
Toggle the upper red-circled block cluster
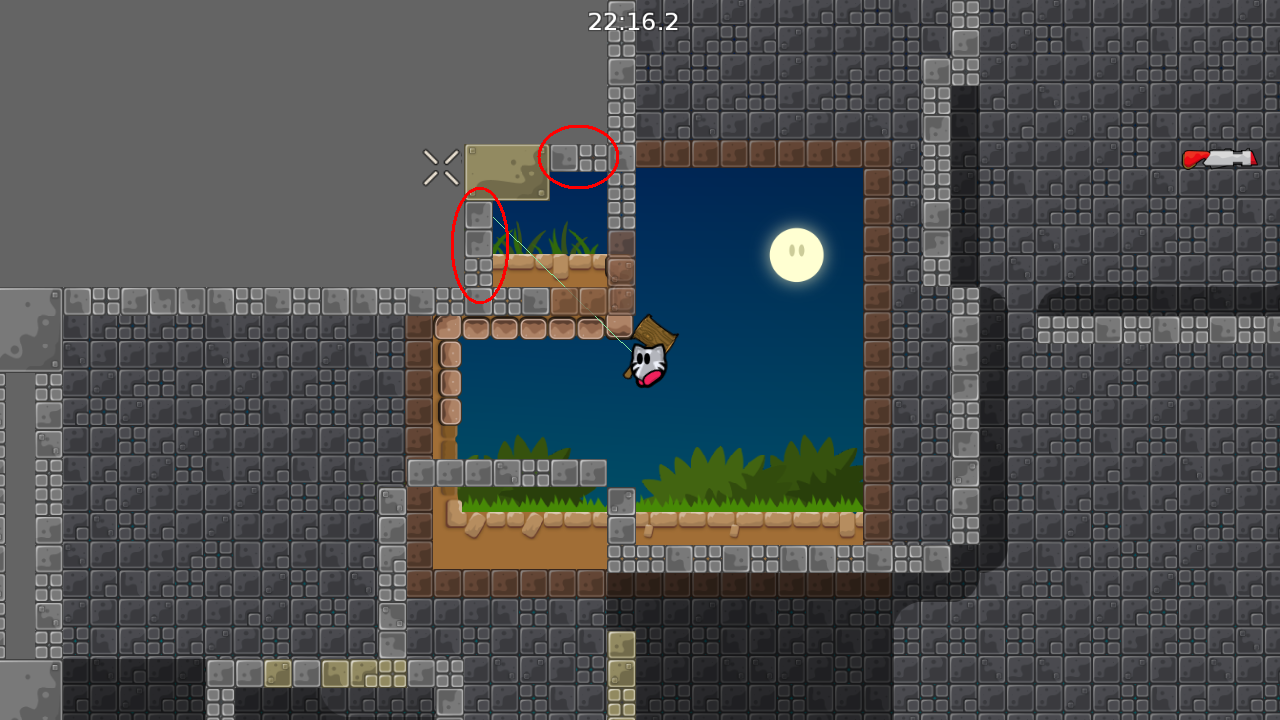coord(580,155)
